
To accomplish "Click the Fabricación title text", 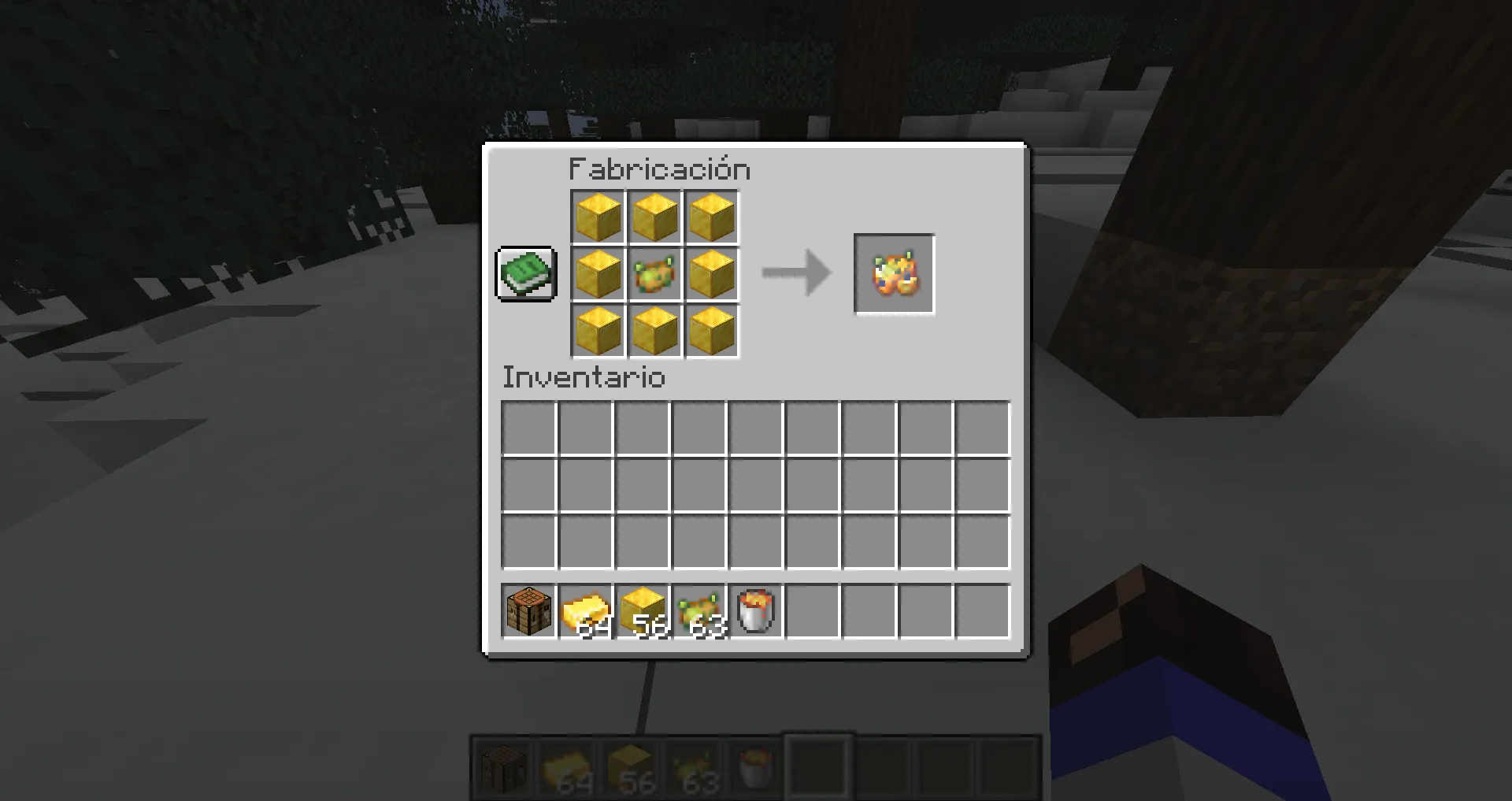I will [659, 169].
